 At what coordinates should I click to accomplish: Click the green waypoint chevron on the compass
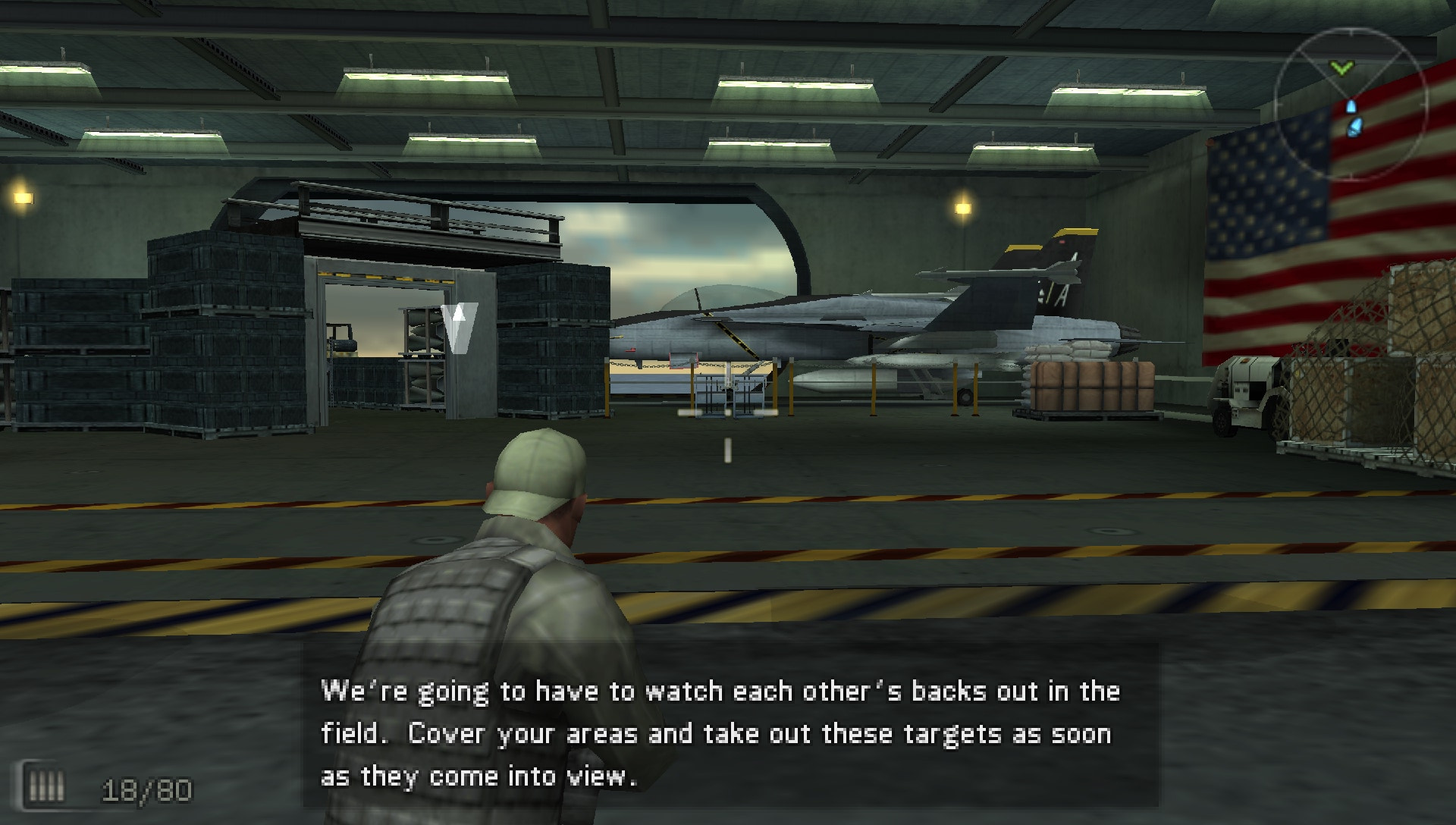(1341, 68)
